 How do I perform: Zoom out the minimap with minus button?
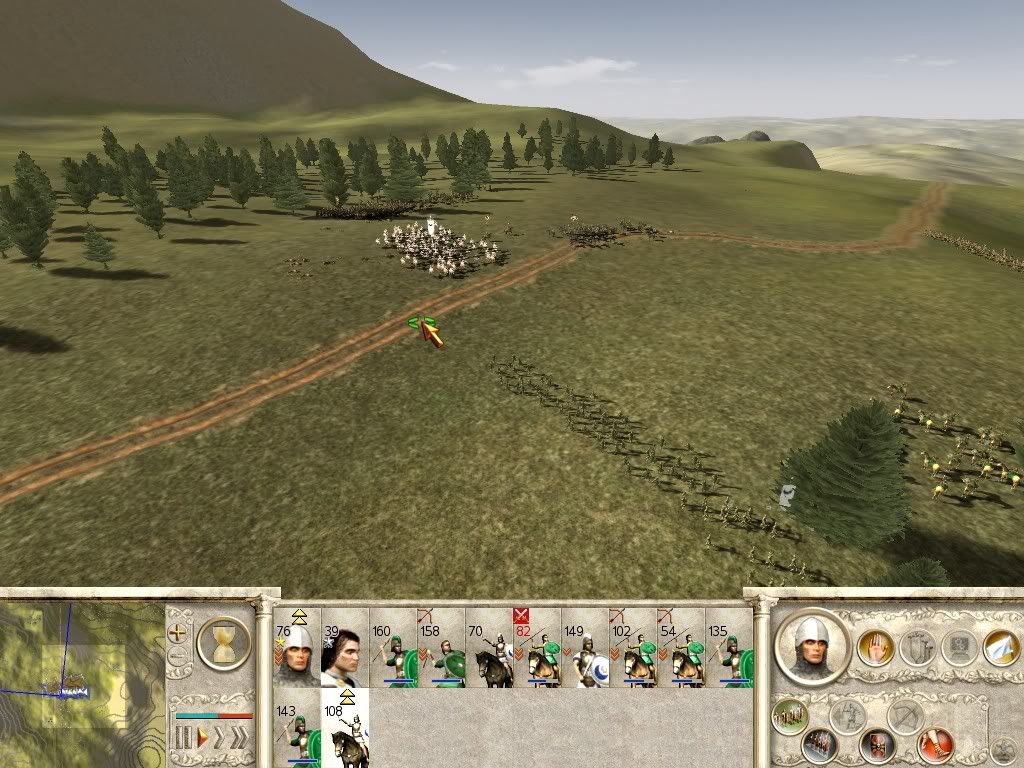click(178, 657)
